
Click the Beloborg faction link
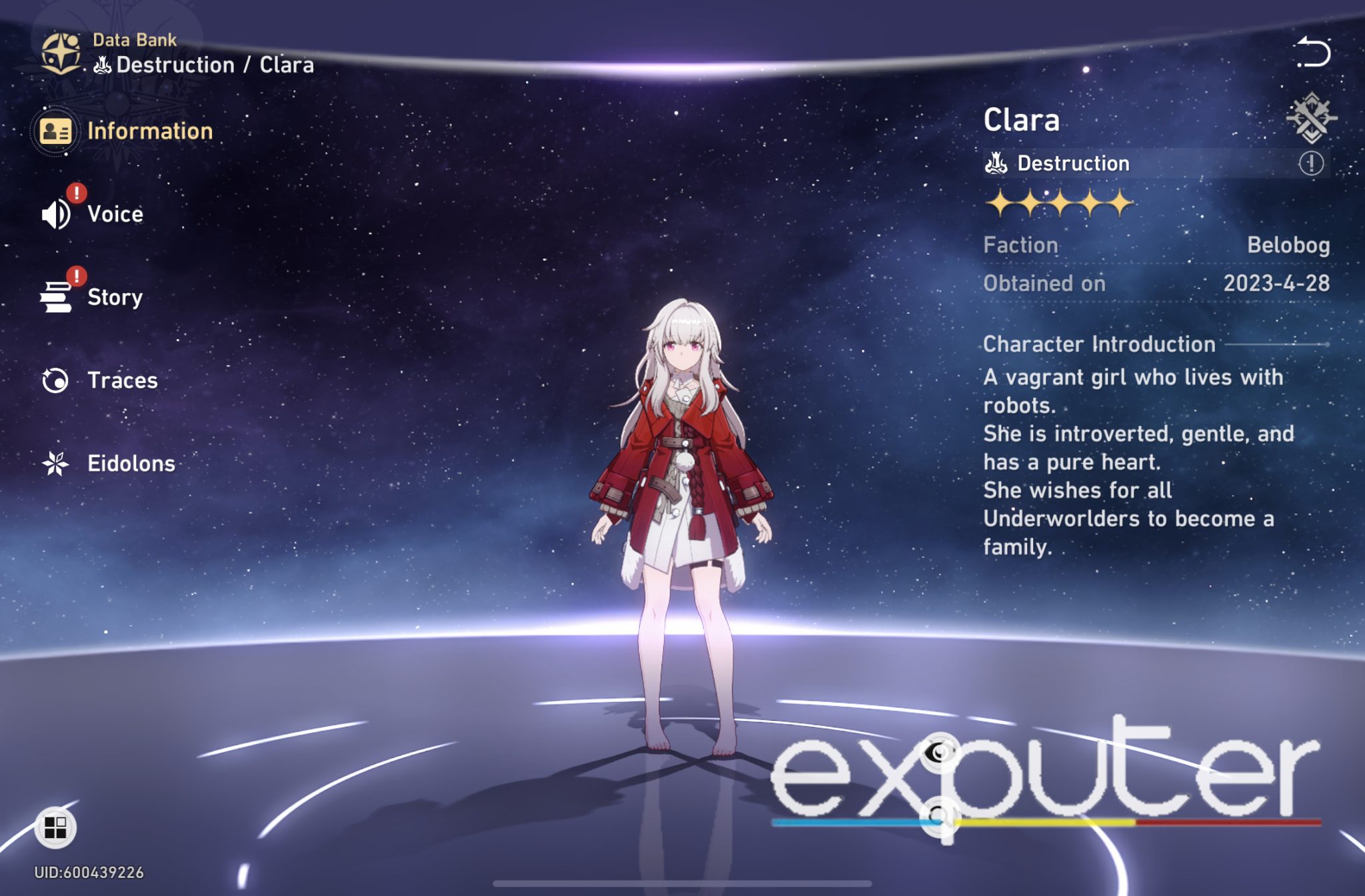click(1288, 245)
